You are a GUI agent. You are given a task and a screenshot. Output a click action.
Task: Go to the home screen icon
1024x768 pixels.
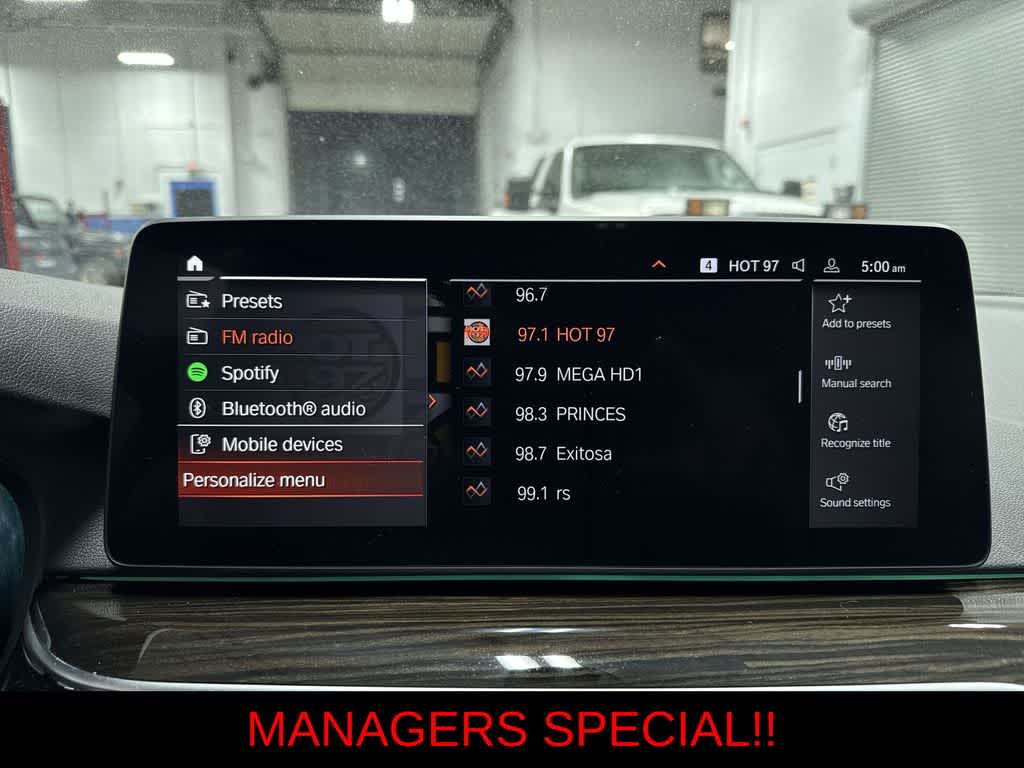click(x=194, y=264)
